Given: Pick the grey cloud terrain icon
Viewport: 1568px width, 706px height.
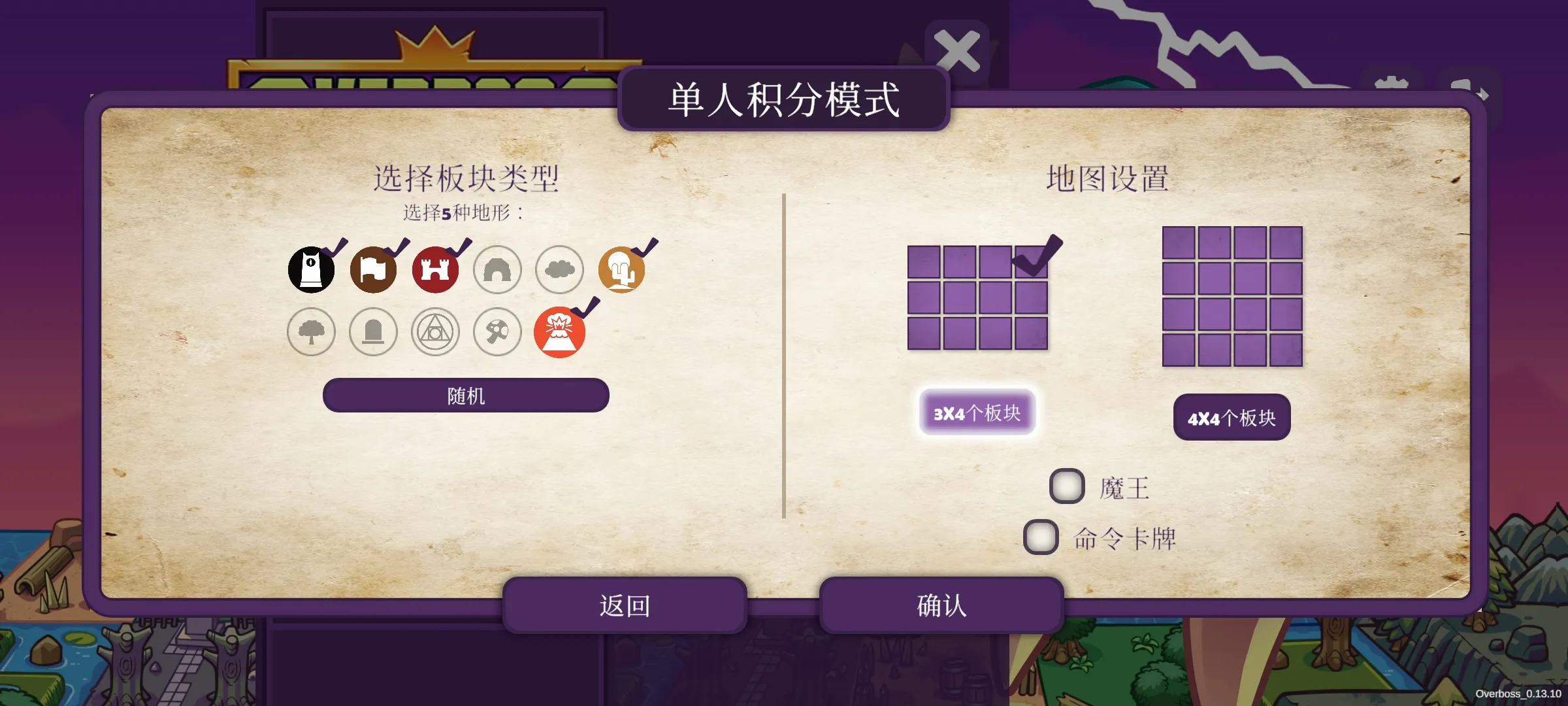Looking at the screenshot, I should coord(559,270).
